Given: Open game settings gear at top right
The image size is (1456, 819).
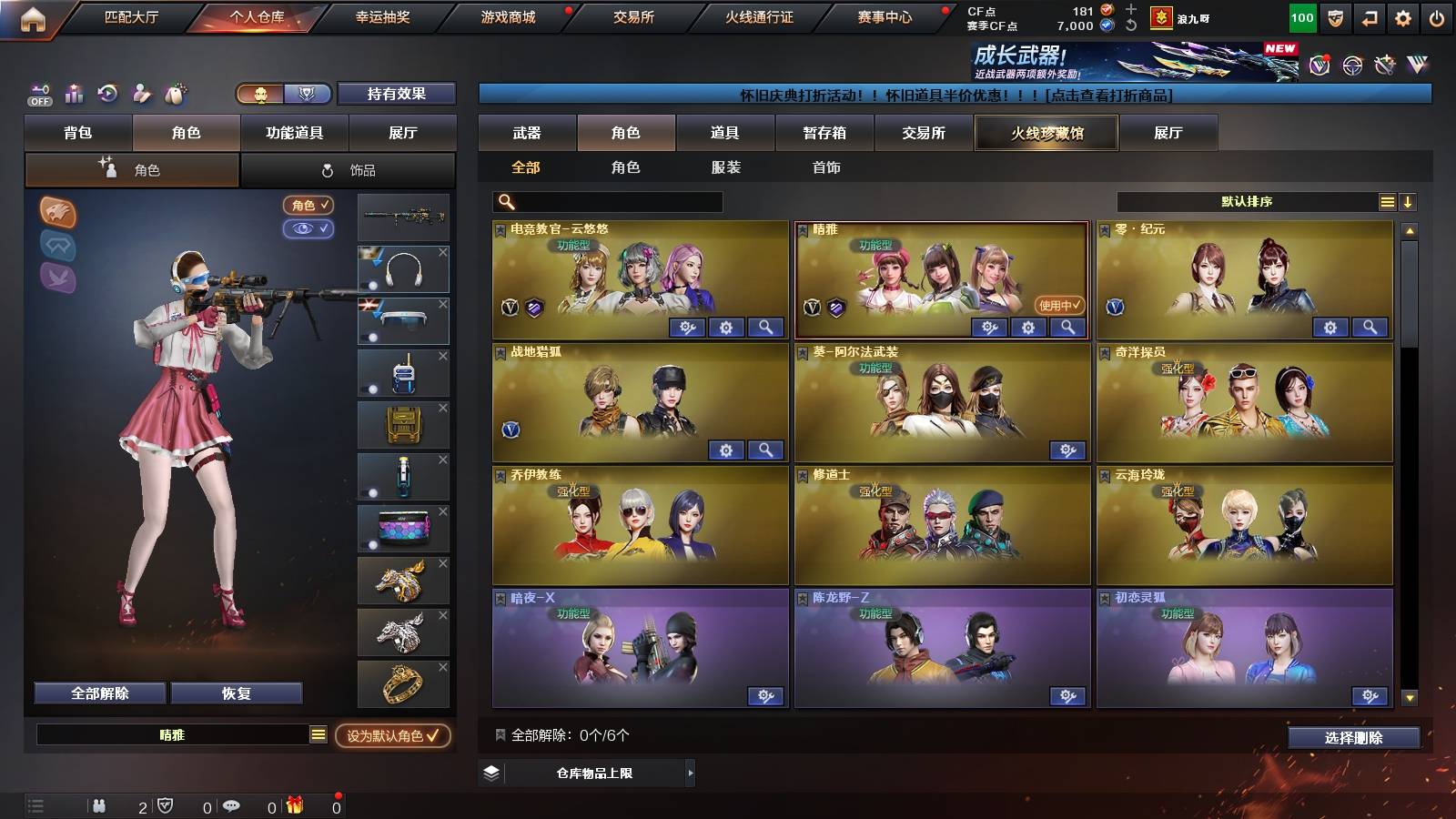Looking at the screenshot, I should (1401, 16).
